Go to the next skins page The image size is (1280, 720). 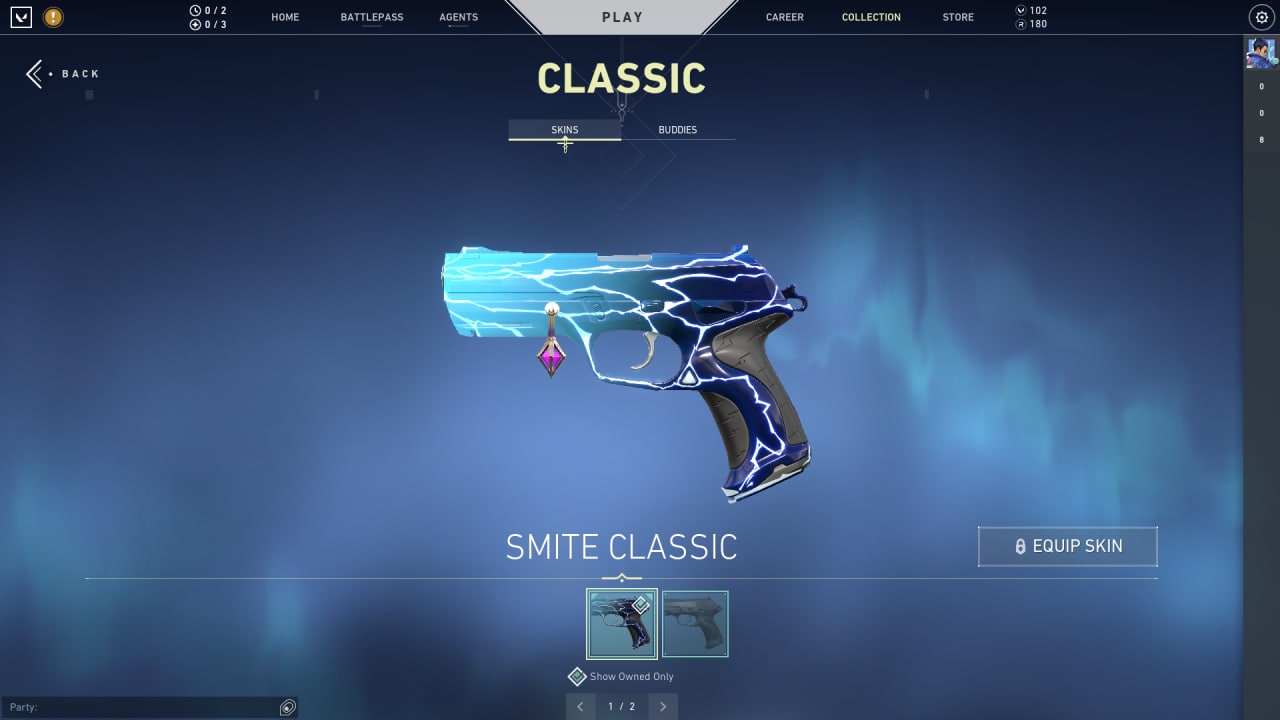[662, 707]
